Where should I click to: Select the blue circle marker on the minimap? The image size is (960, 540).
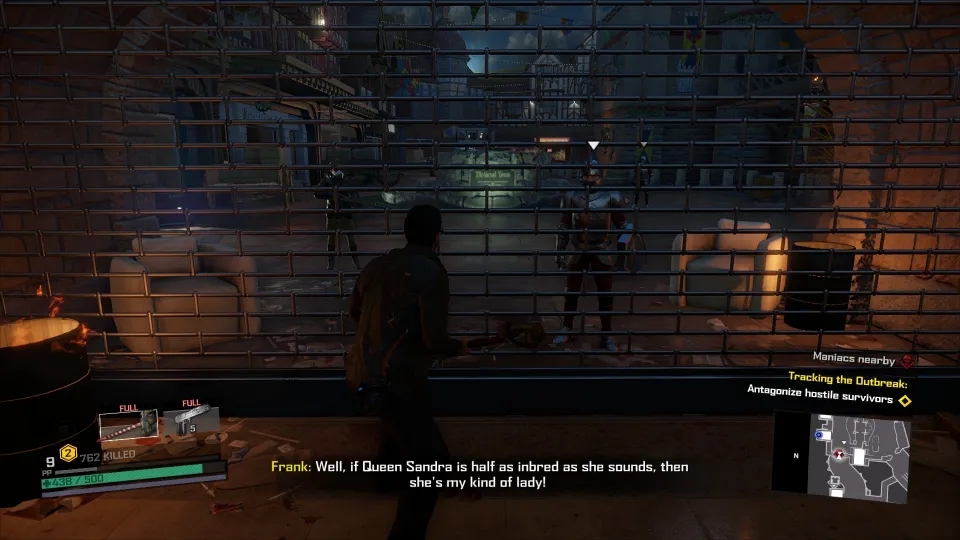821,436
